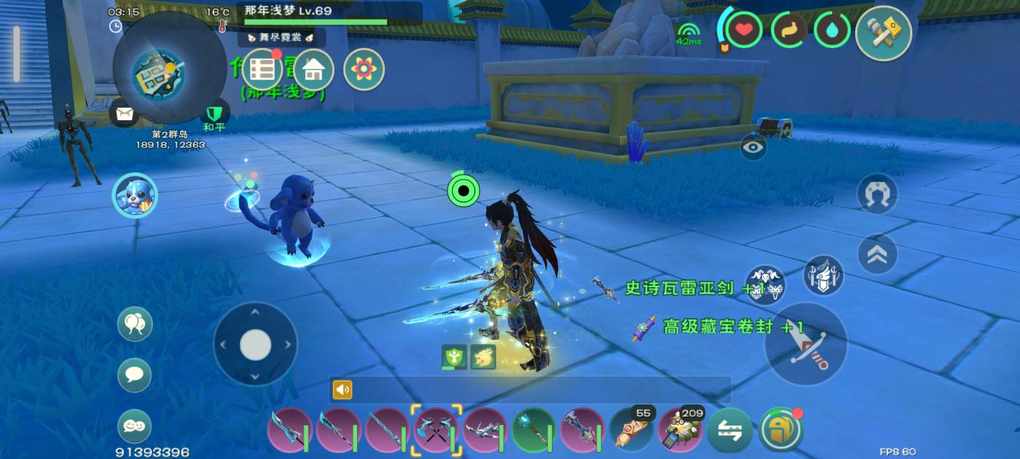Image resolution: width=1020 pixels, height=459 pixels.
Task: Attack with the sword action button
Action: point(806,344)
